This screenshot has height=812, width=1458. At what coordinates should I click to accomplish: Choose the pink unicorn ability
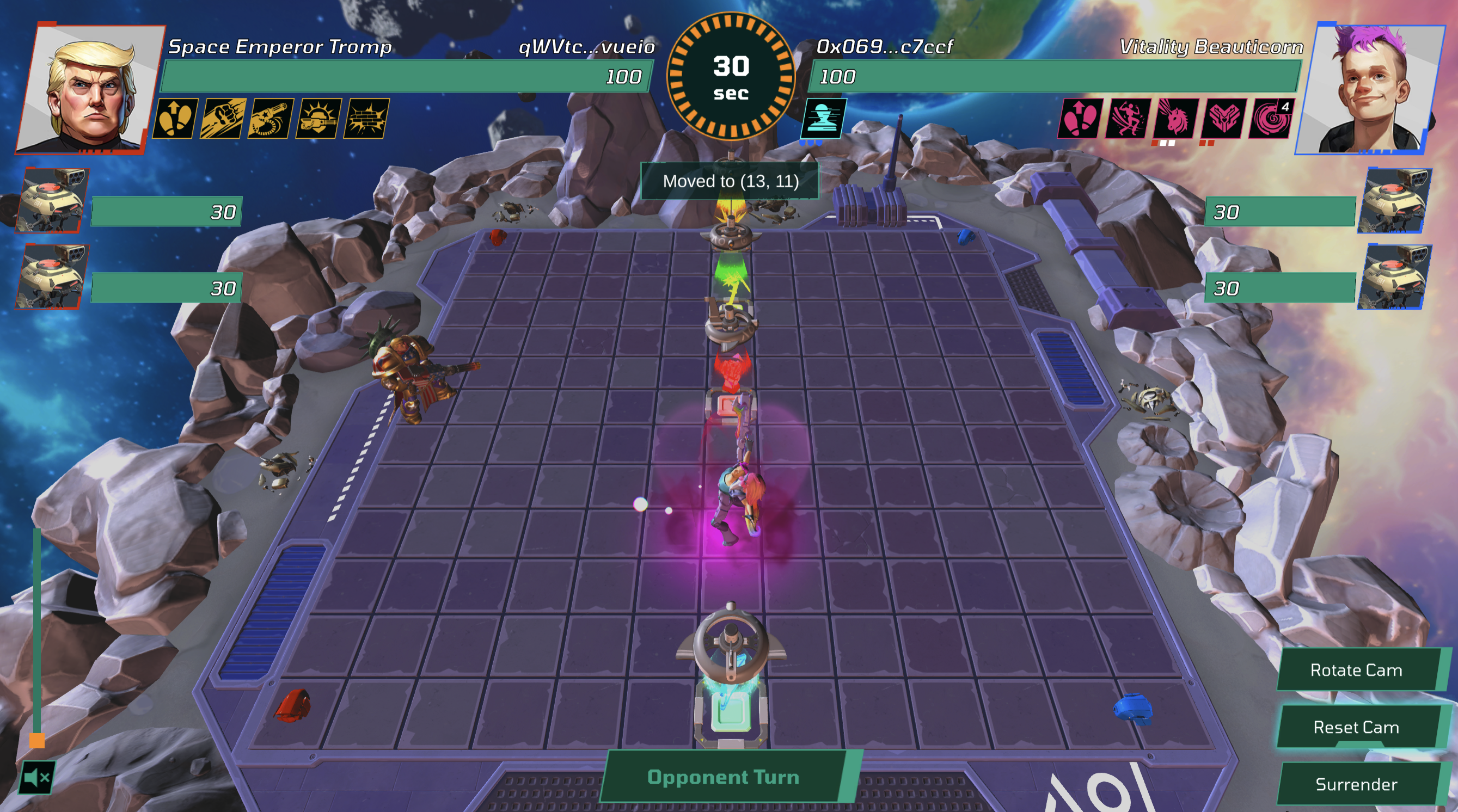click(x=1175, y=118)
